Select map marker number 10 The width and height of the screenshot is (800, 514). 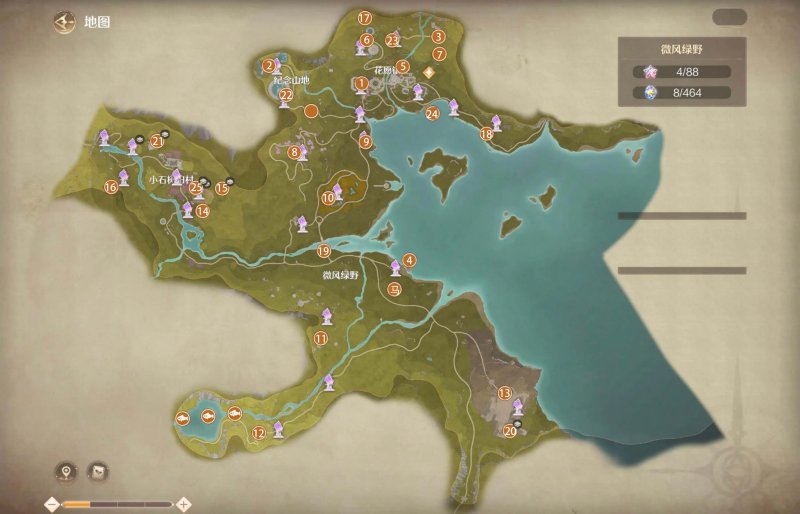[328, 198]
